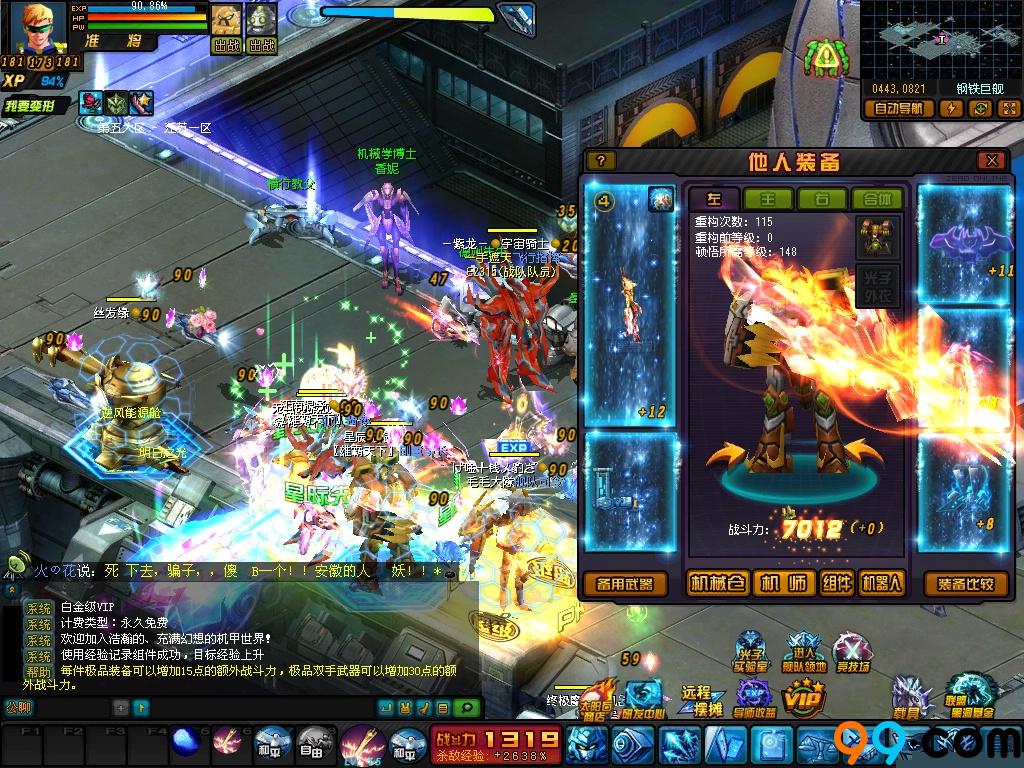Select the 公聊 public chat channel
This screenshot has width=1024, height=768.
[18, 707]
